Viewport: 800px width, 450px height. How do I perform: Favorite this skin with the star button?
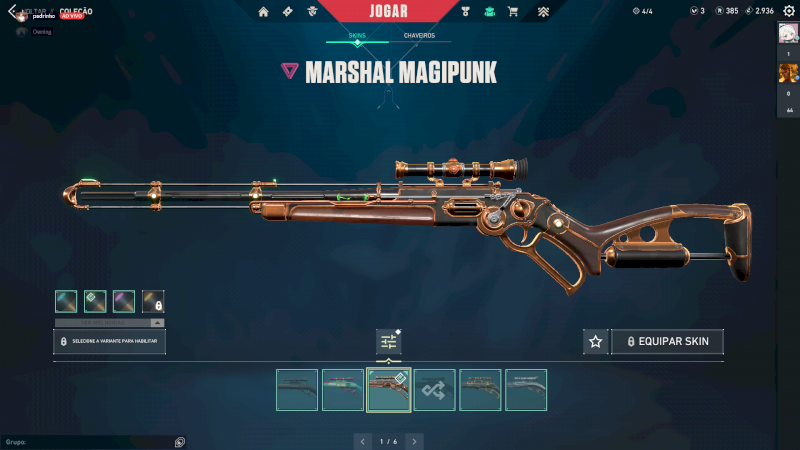coord(596,342)
